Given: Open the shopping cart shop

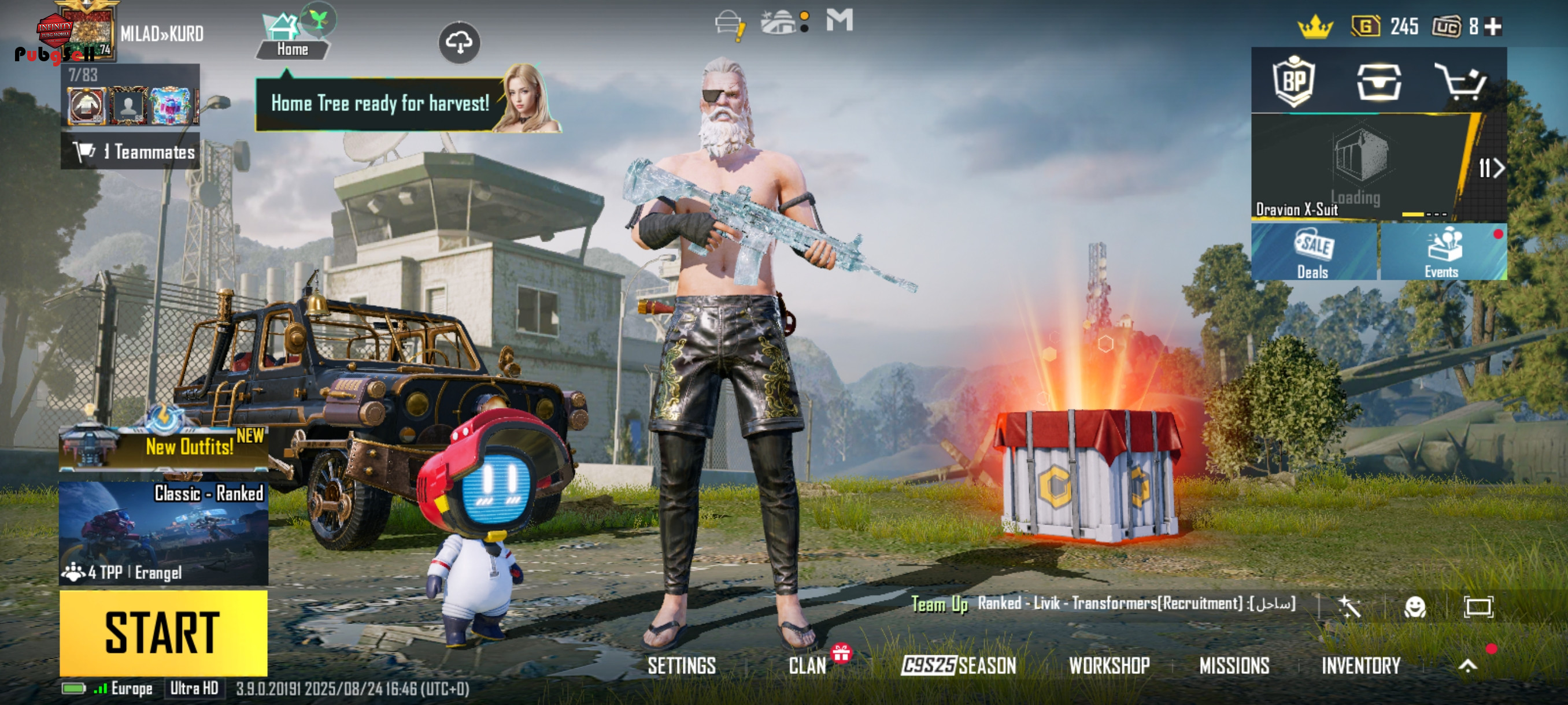Looking at the screenshot, I should point(1460,81).
